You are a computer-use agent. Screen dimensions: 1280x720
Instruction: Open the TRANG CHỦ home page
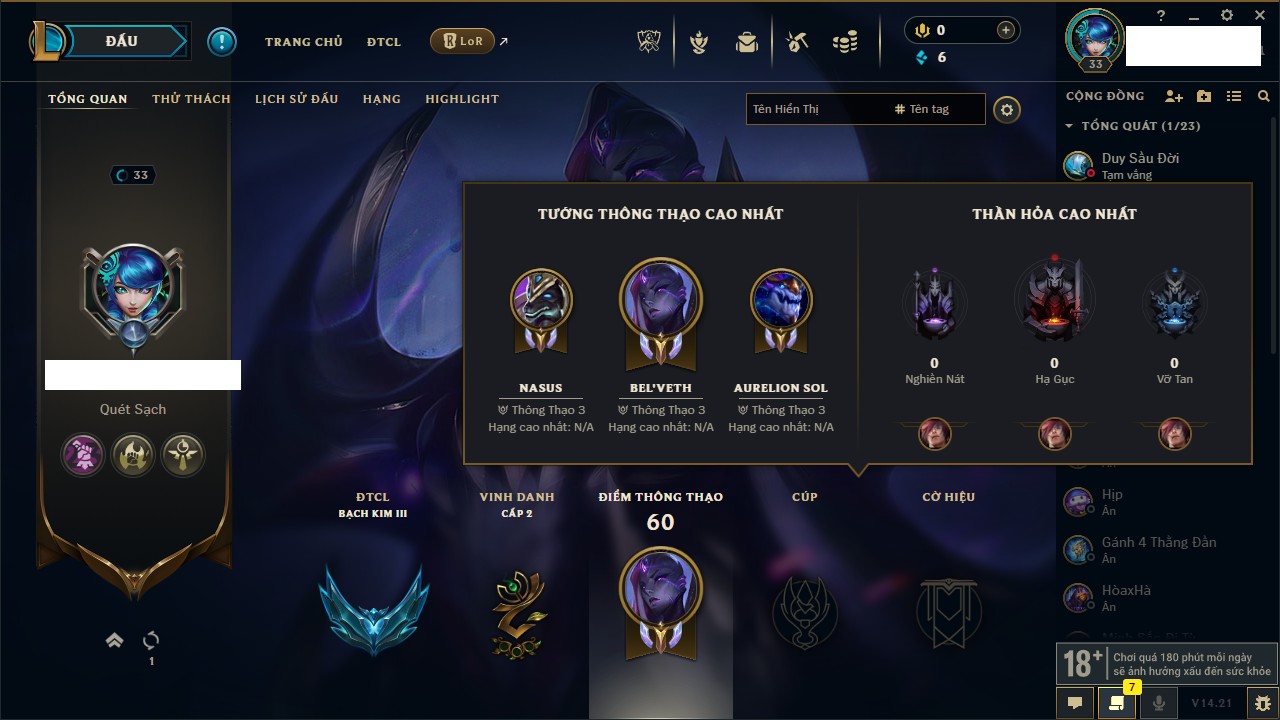coord(303,42)
